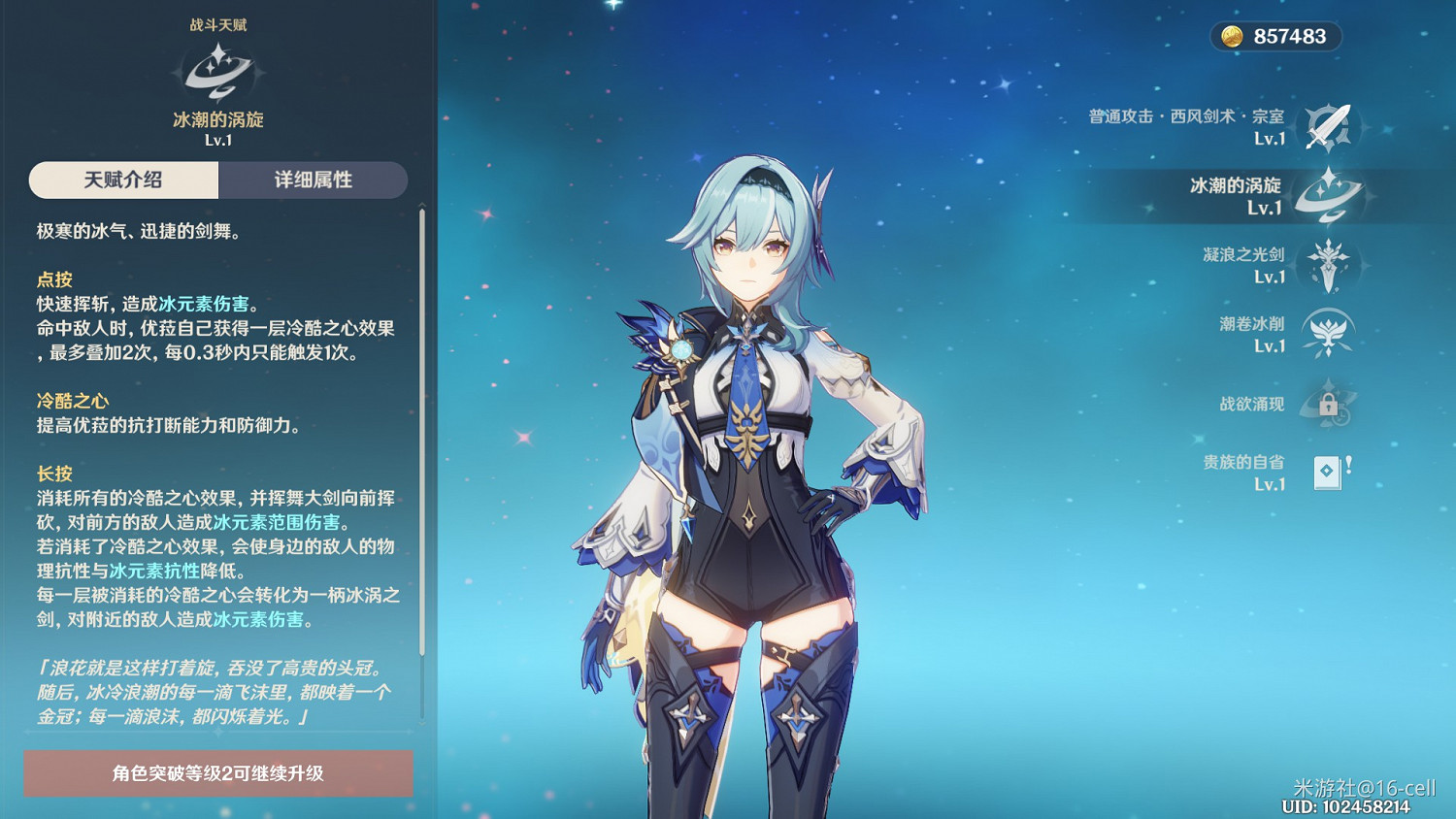Click the character Eula model
This screenshot has height=819, width=1456.
point(757,437)
